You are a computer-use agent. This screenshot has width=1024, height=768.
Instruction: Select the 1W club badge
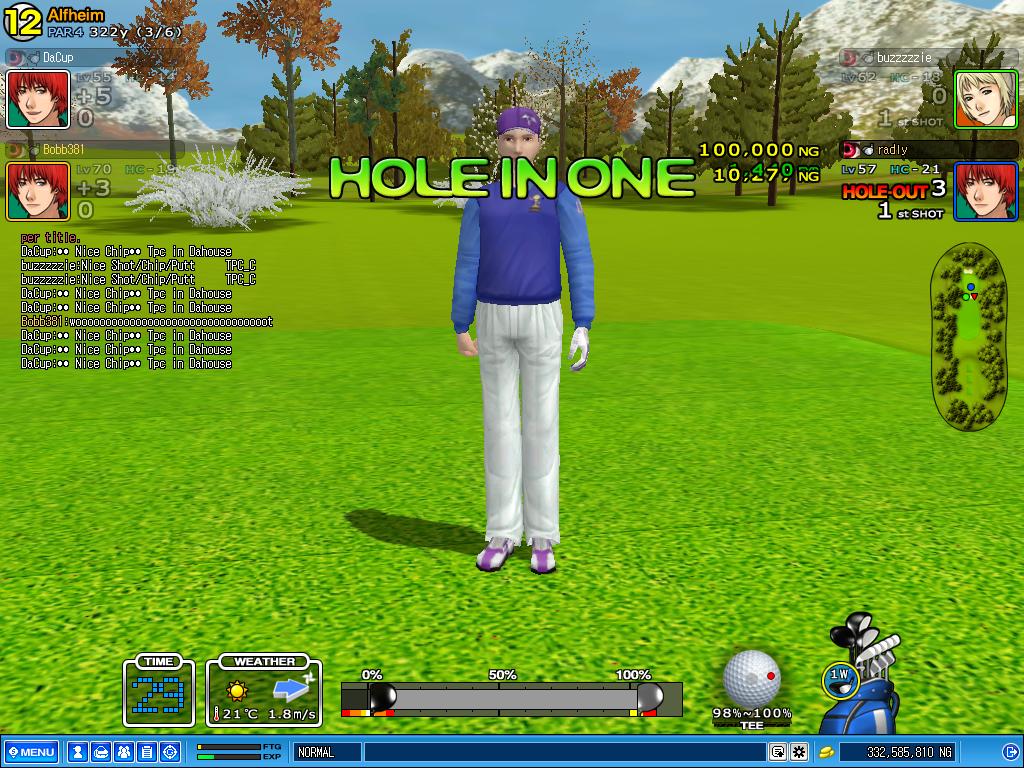pos(840,677)
